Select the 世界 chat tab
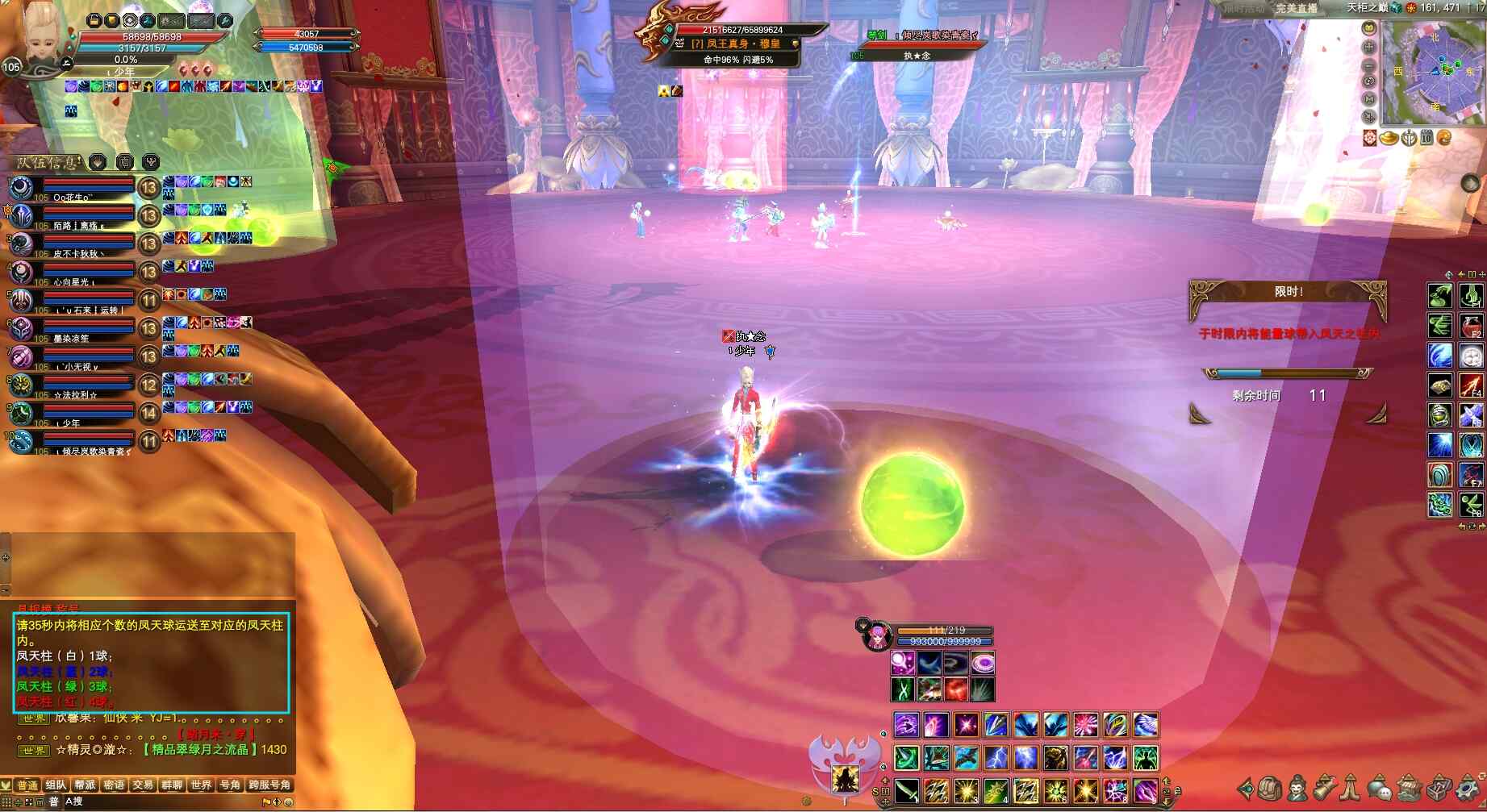The image size is (1487, 812). tap(200, 785)
